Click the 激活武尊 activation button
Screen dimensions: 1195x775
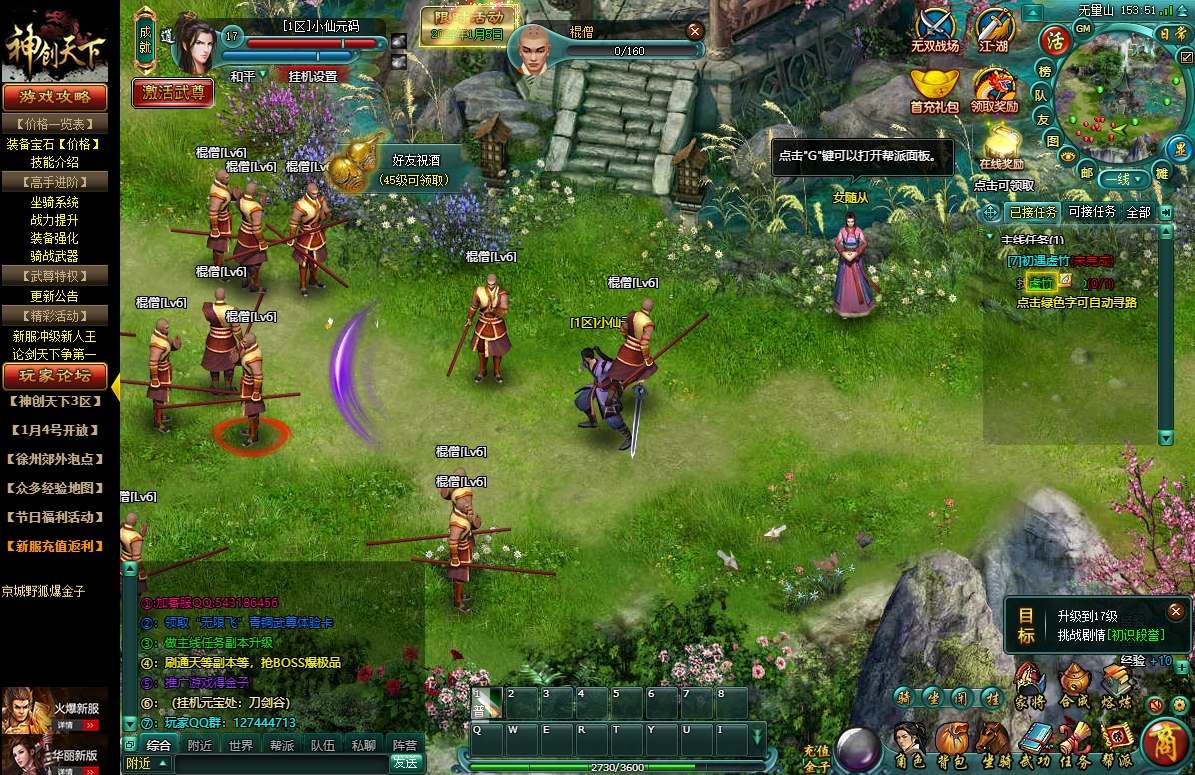pyautogui.click(x=173, y=93)
